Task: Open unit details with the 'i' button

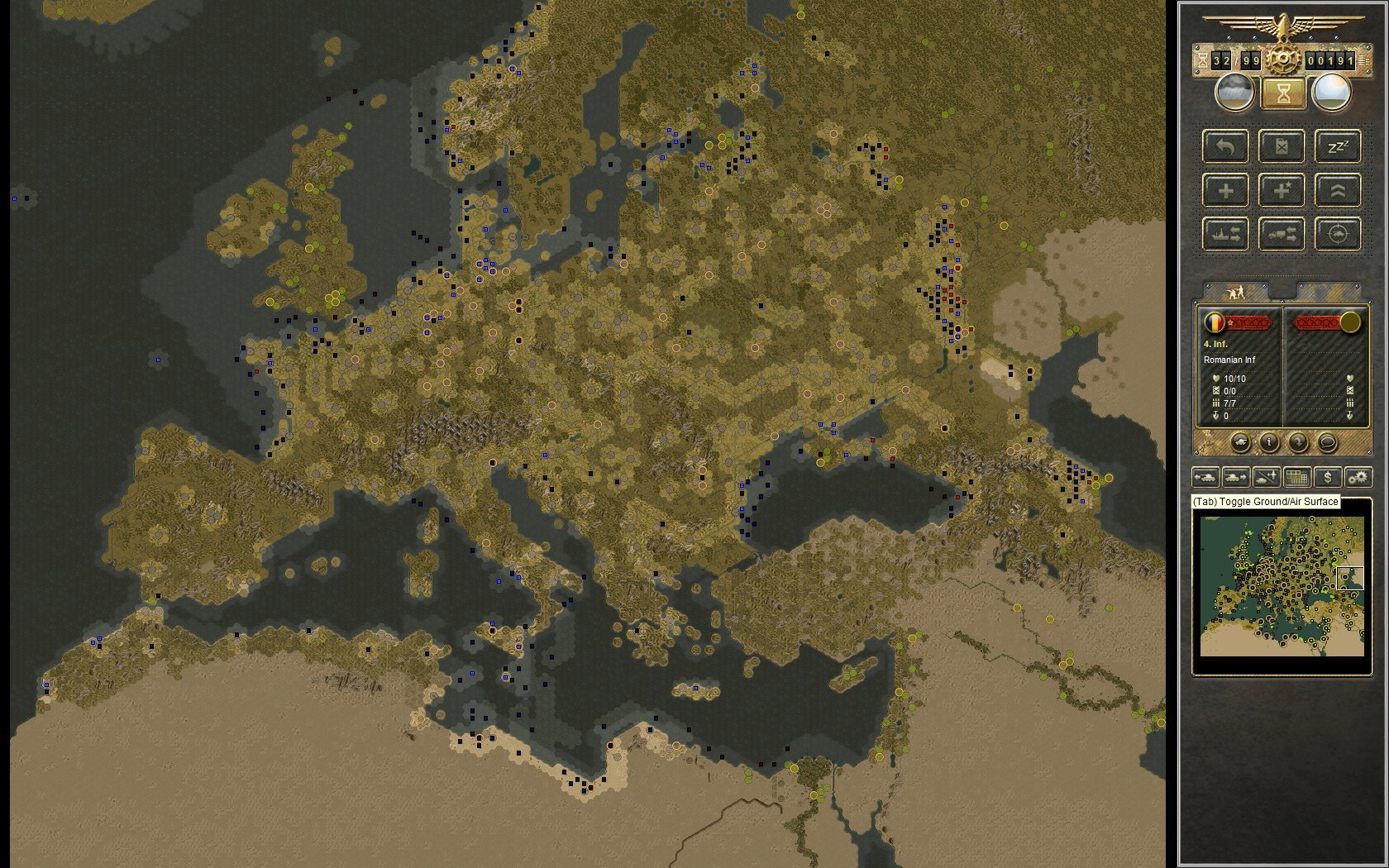Action: tap(1269, 443)
